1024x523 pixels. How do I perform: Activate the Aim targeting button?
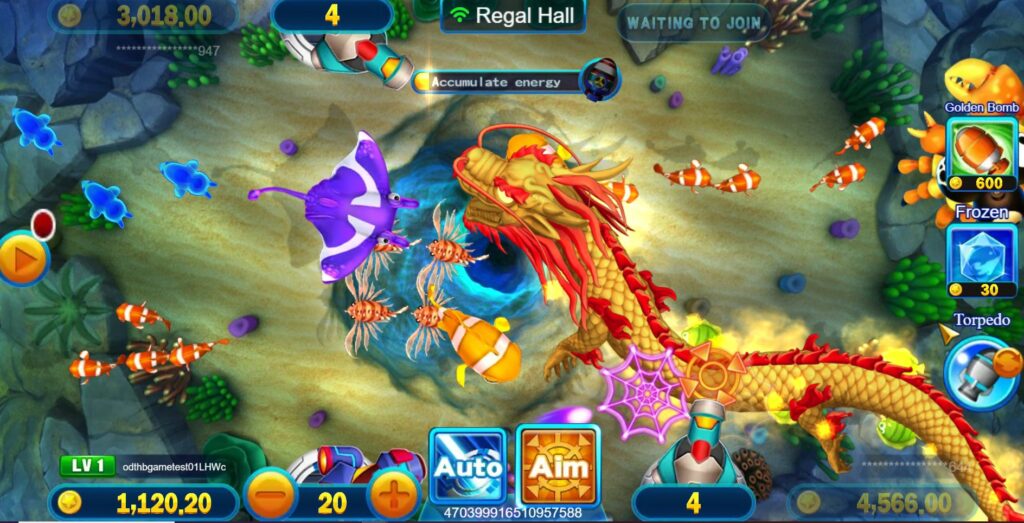558,465
